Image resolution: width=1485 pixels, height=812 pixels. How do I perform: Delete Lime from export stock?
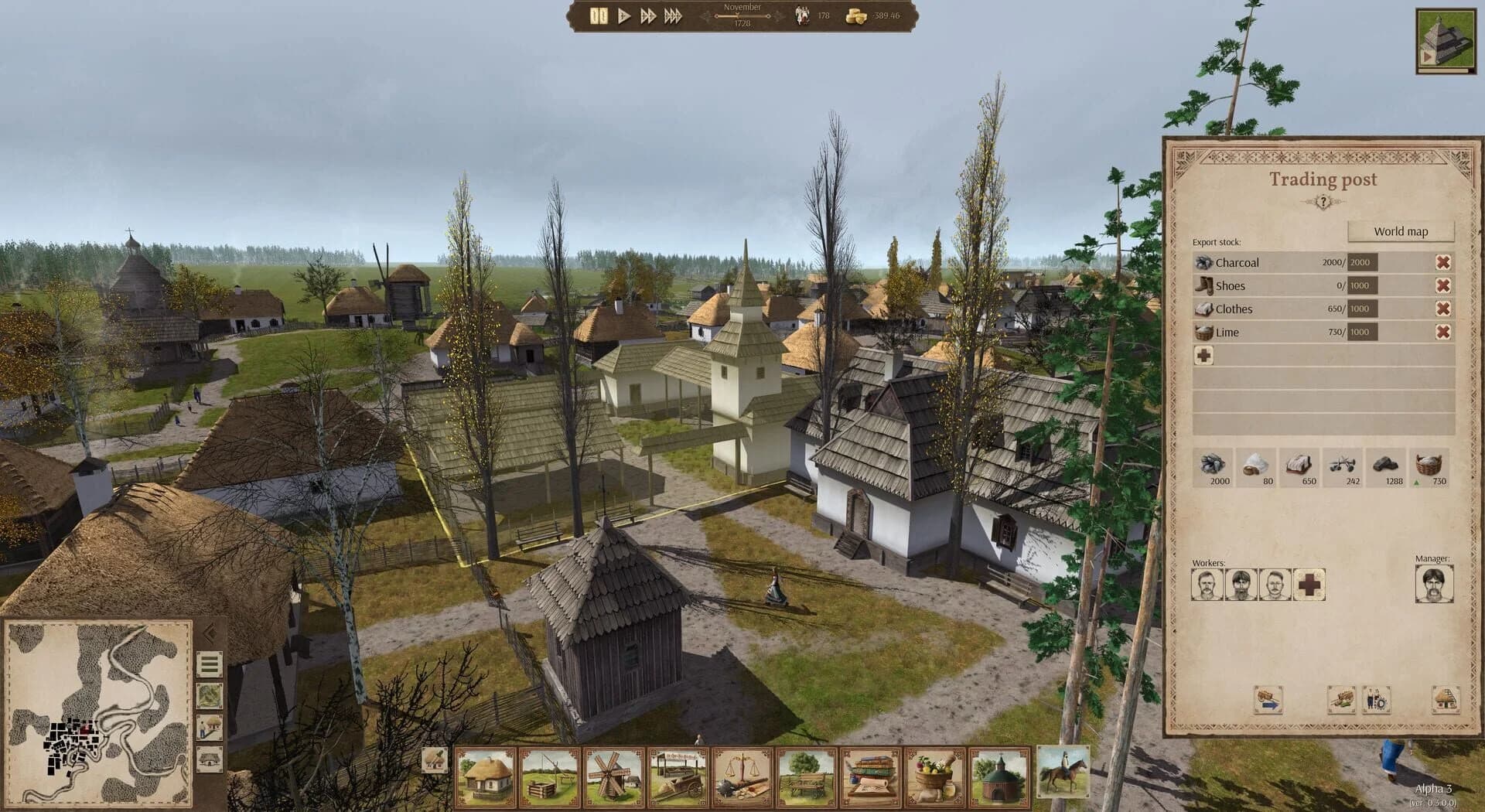pyautogui.click(x=1443, y=333)
